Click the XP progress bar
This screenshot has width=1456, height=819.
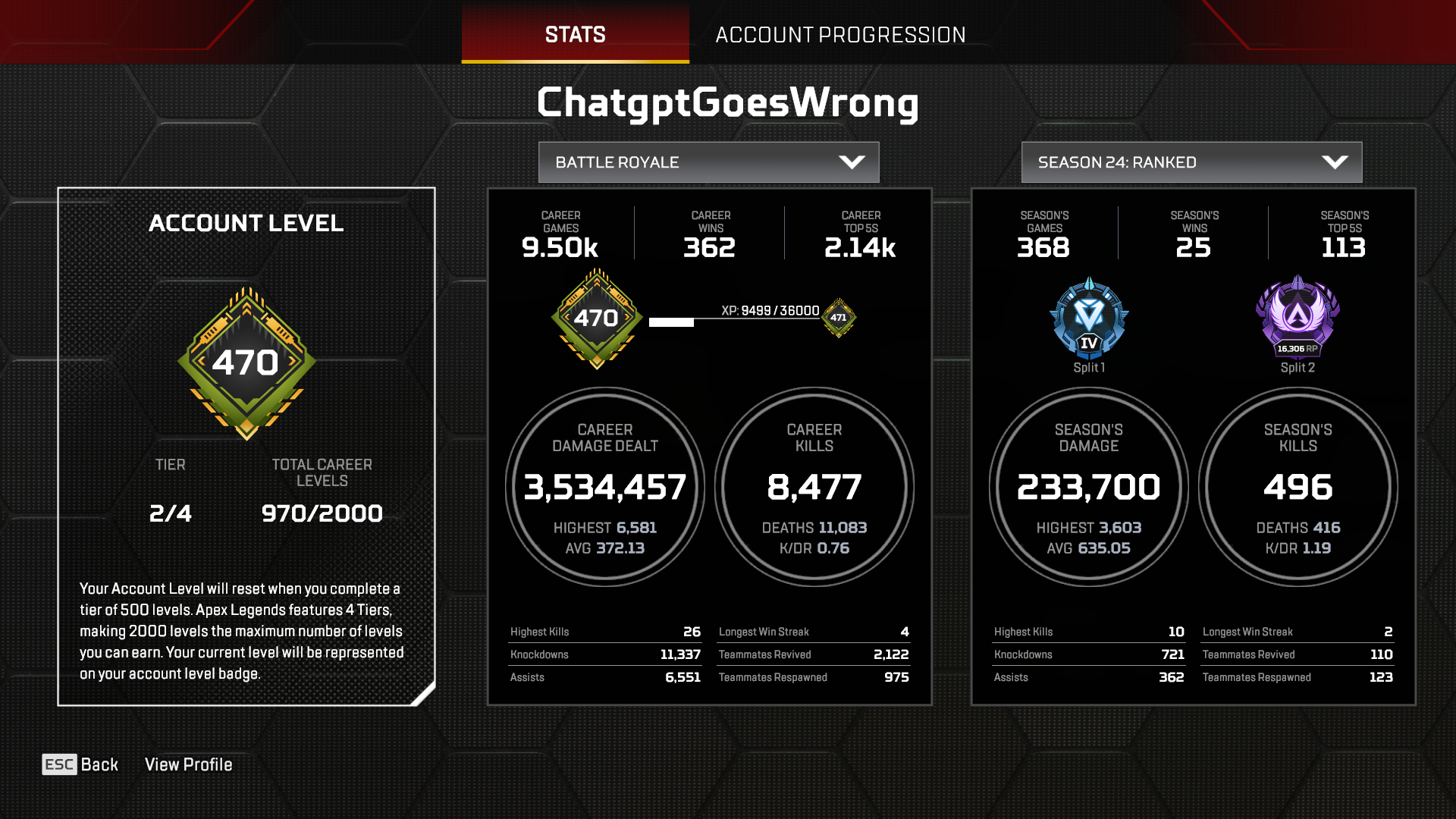[x=732, y=322]
